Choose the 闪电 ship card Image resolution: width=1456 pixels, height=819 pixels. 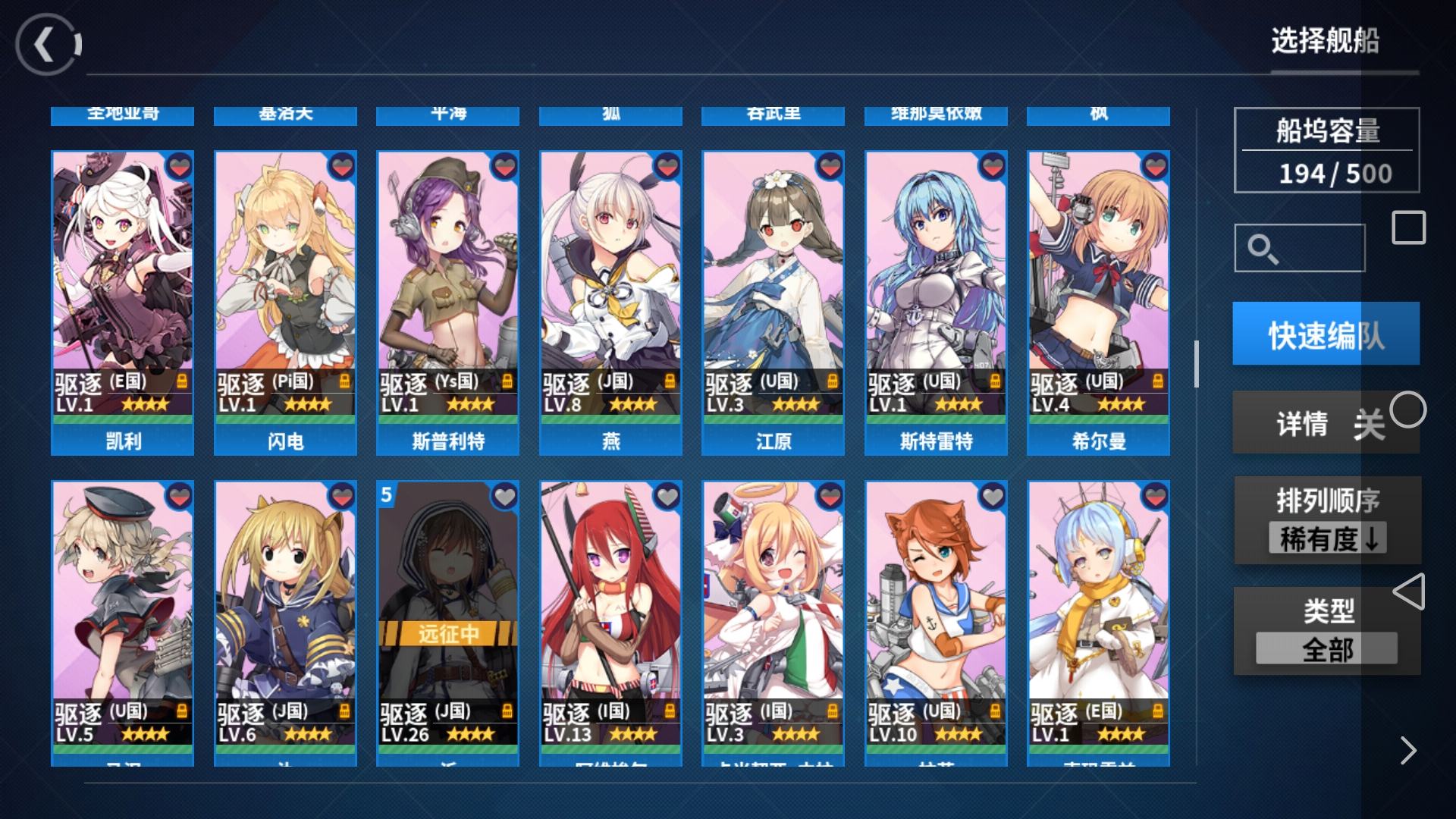(x=285, y=302)
